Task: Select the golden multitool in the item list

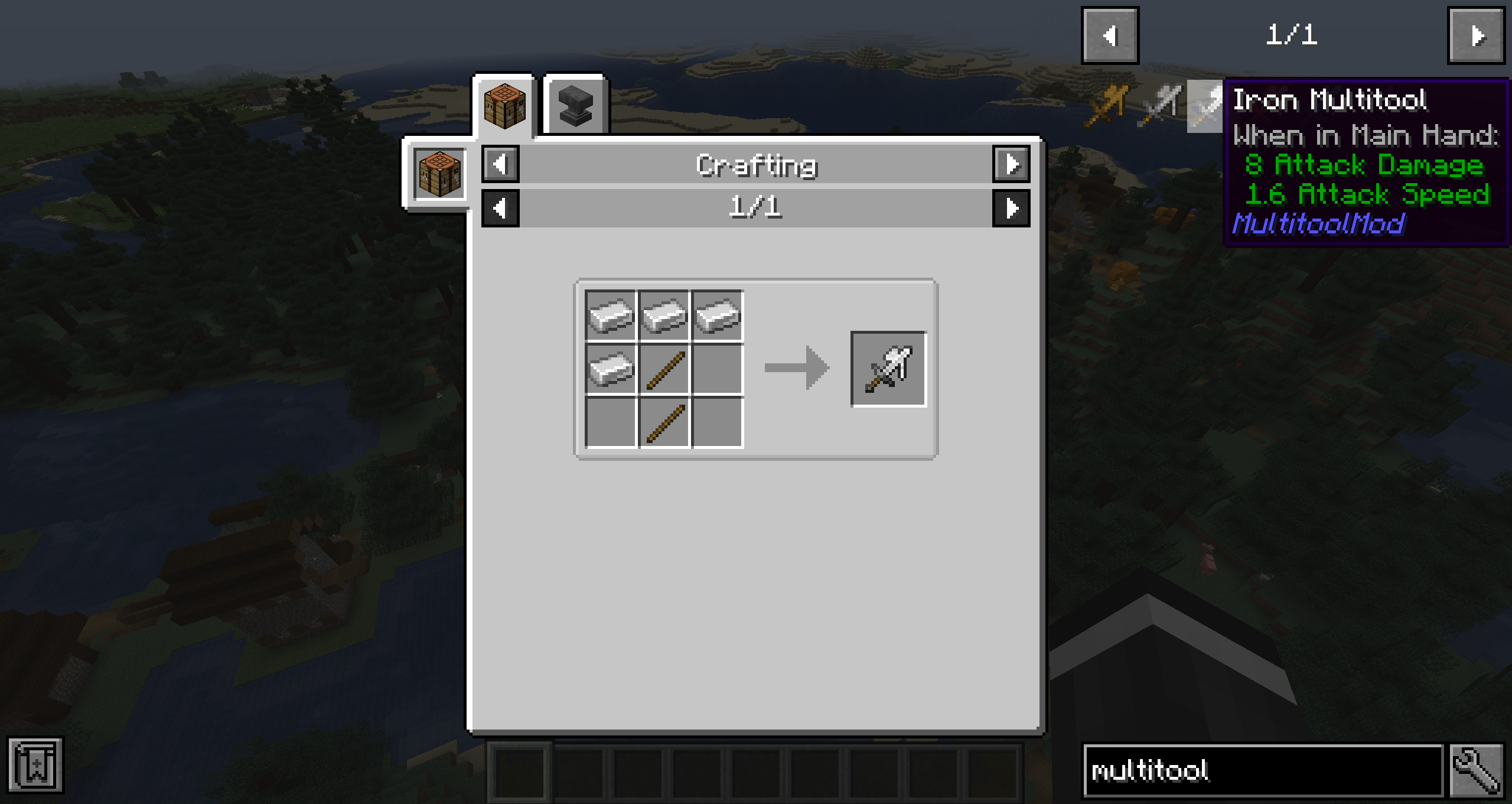Action: pyautogui.click(x=1110, y=106)
